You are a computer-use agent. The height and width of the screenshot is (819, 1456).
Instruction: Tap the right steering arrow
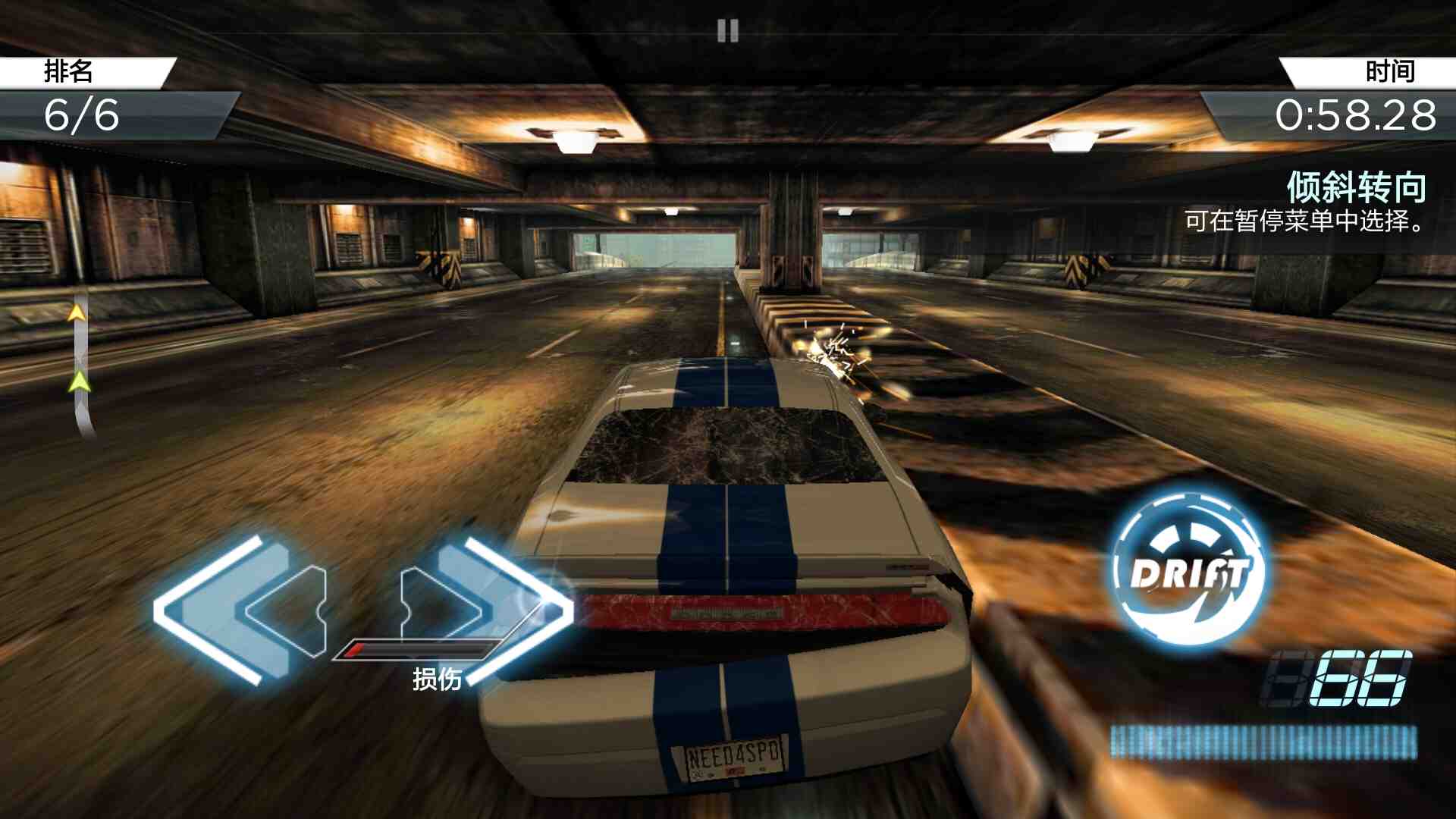click(x=485, y=608)
